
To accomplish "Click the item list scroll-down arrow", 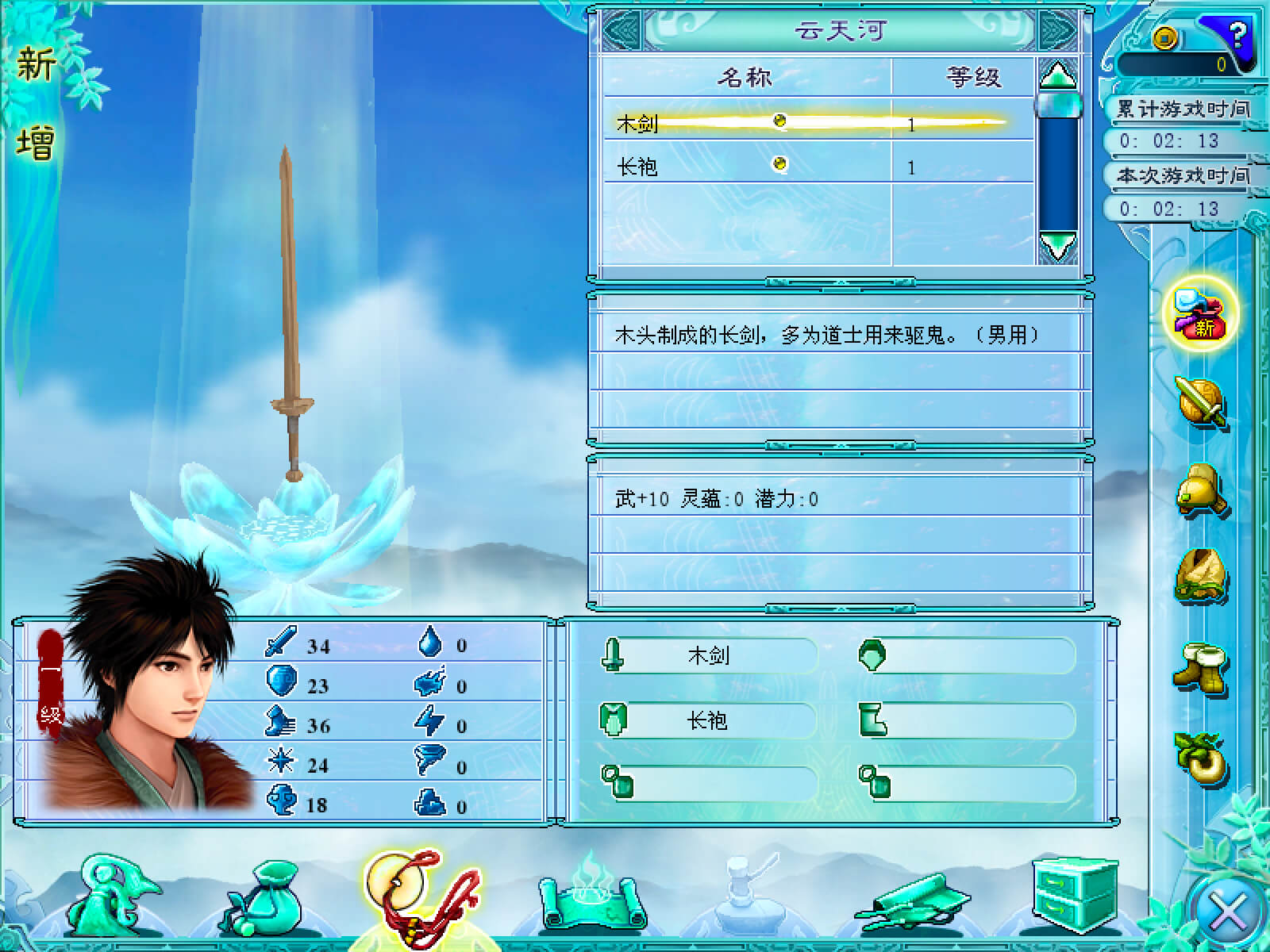I will (x=1058, y=246).
